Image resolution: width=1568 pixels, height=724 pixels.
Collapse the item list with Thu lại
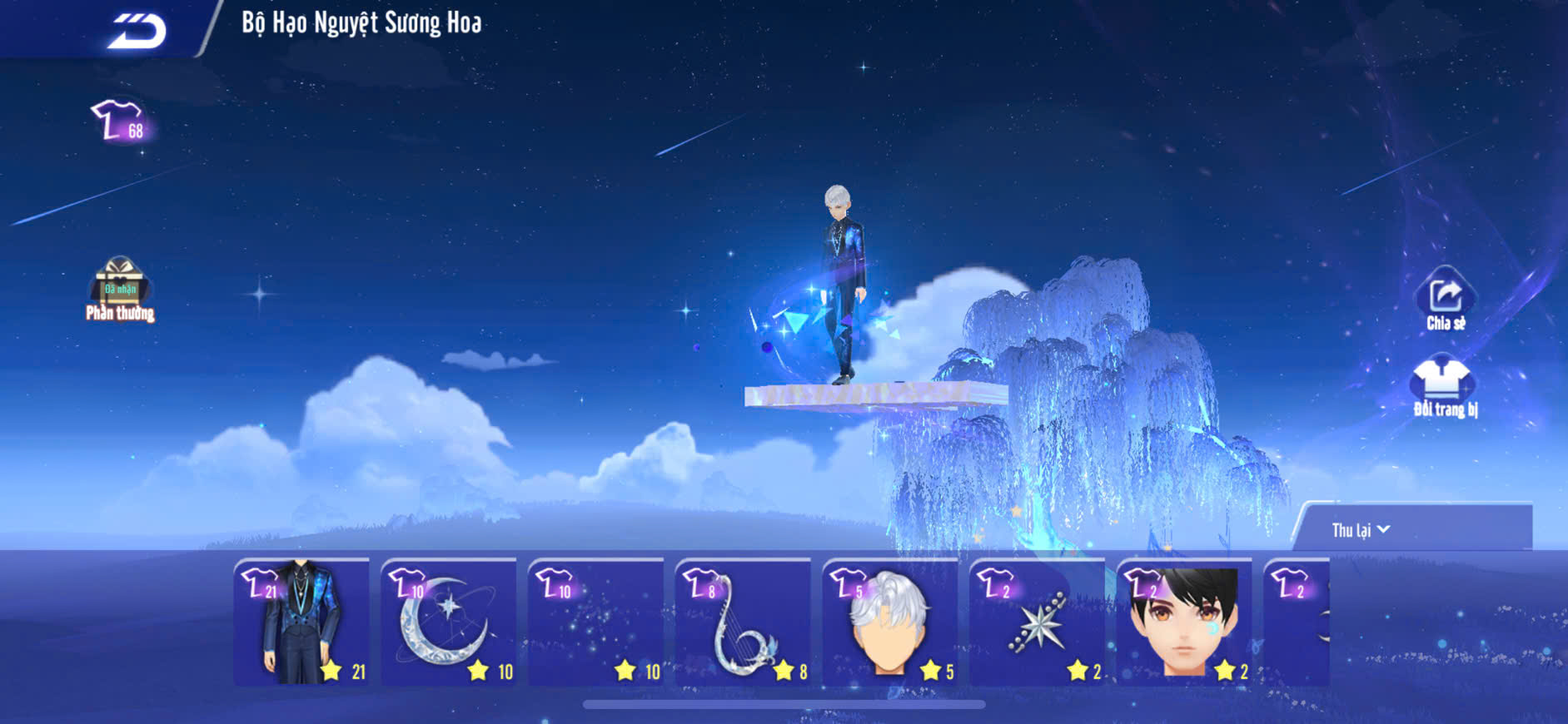click(x=1360, y=530)
